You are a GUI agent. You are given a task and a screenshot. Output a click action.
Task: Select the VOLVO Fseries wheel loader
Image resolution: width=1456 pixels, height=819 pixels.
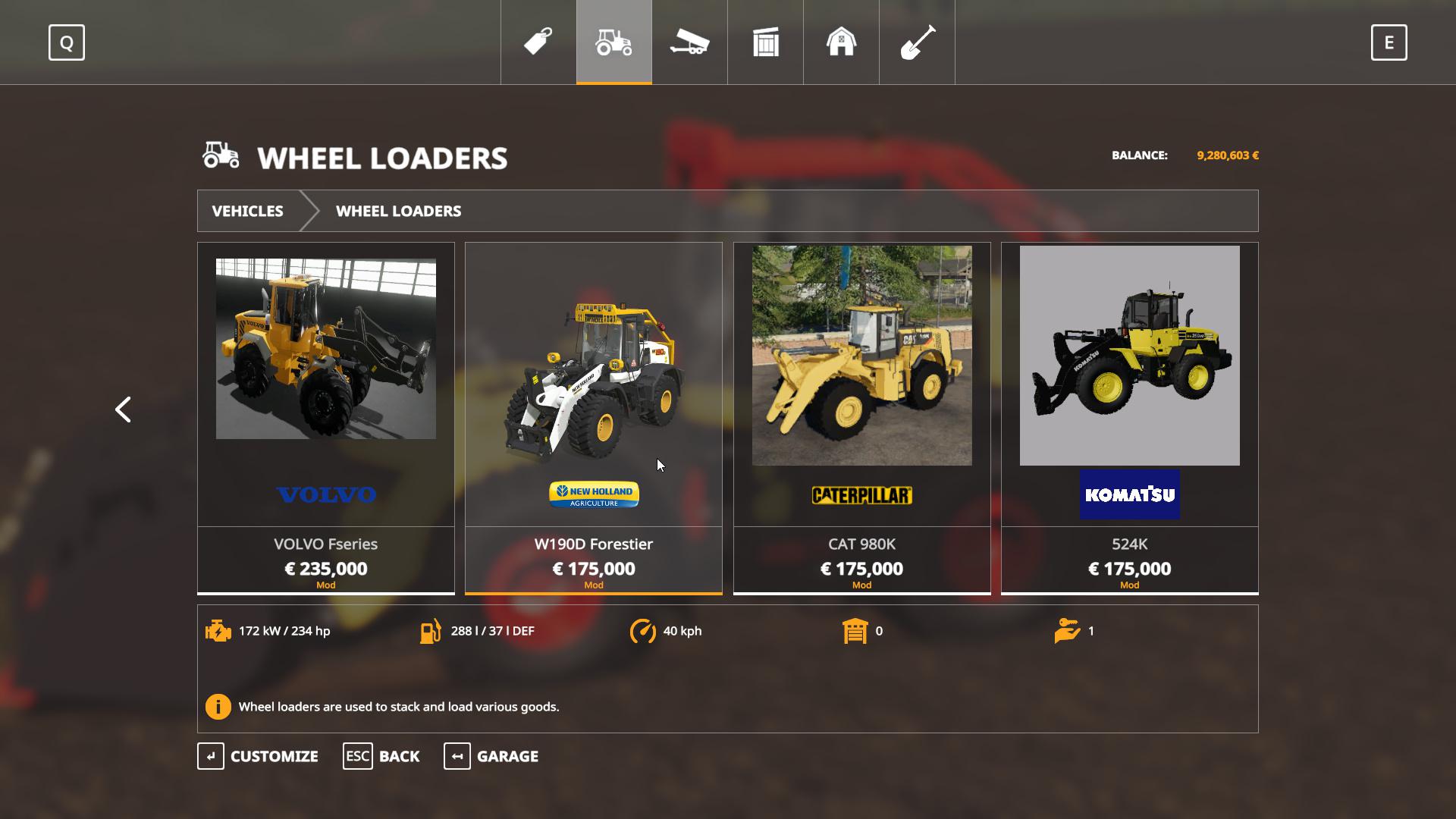326,418
